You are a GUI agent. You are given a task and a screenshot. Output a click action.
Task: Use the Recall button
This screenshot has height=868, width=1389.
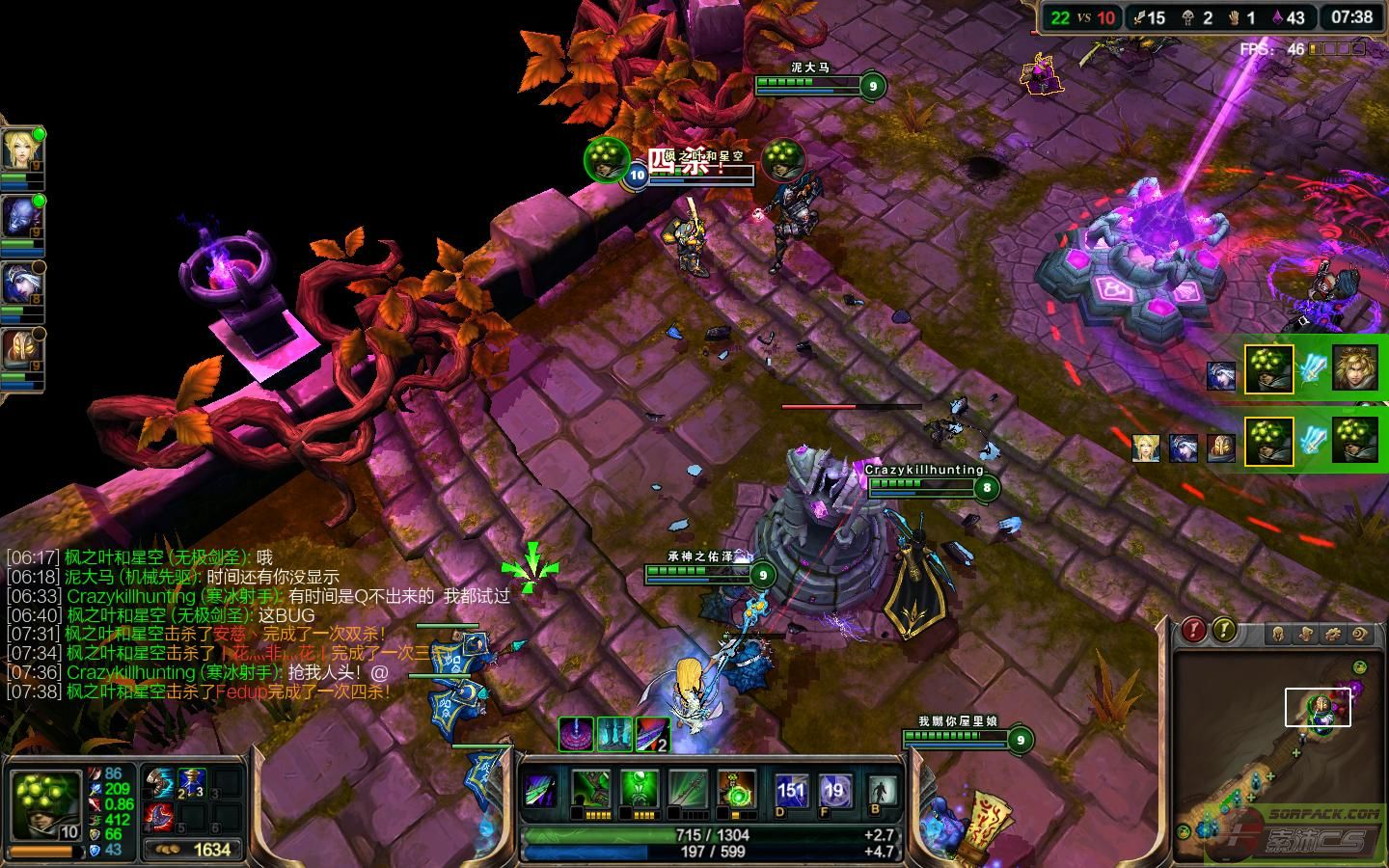click(881, 791)
